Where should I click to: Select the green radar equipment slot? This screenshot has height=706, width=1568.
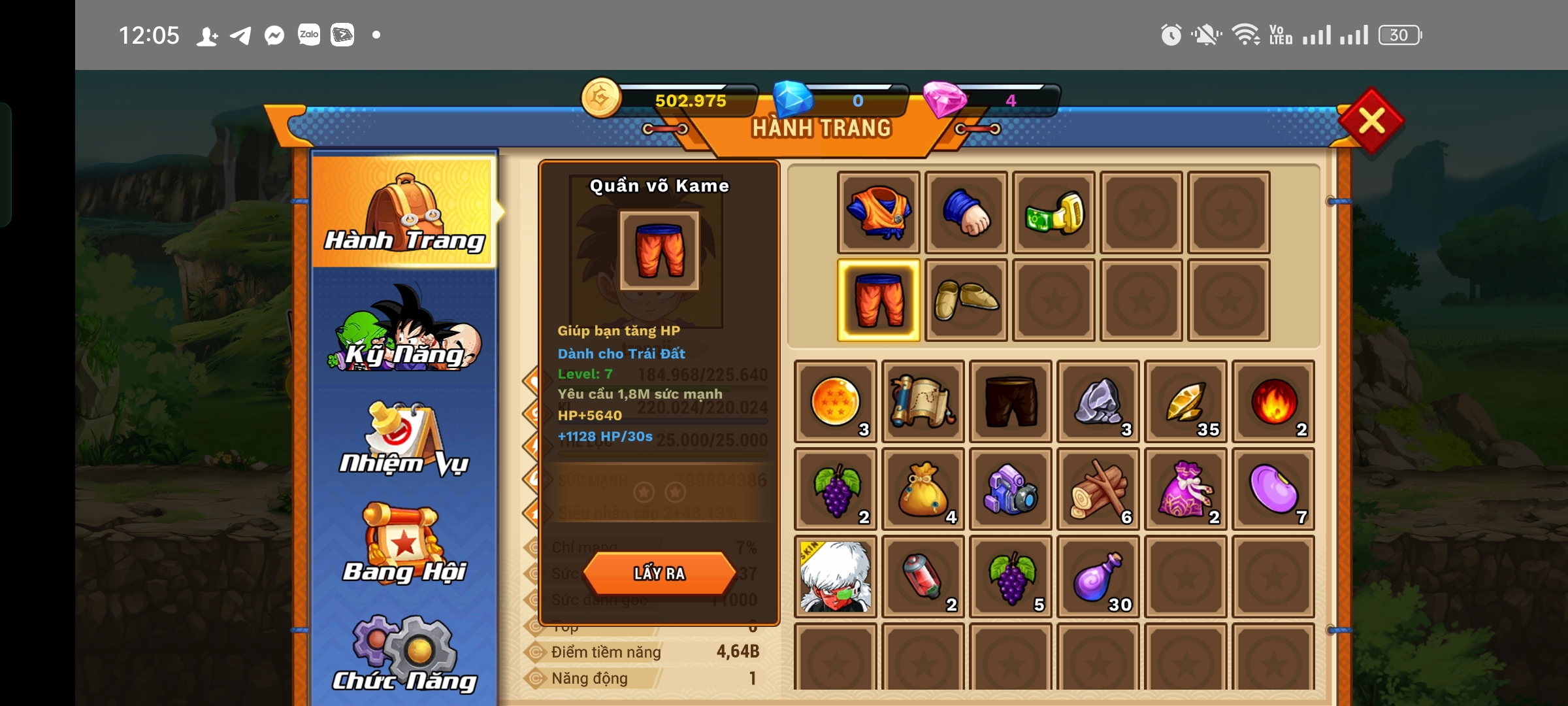coord(1054,212)
